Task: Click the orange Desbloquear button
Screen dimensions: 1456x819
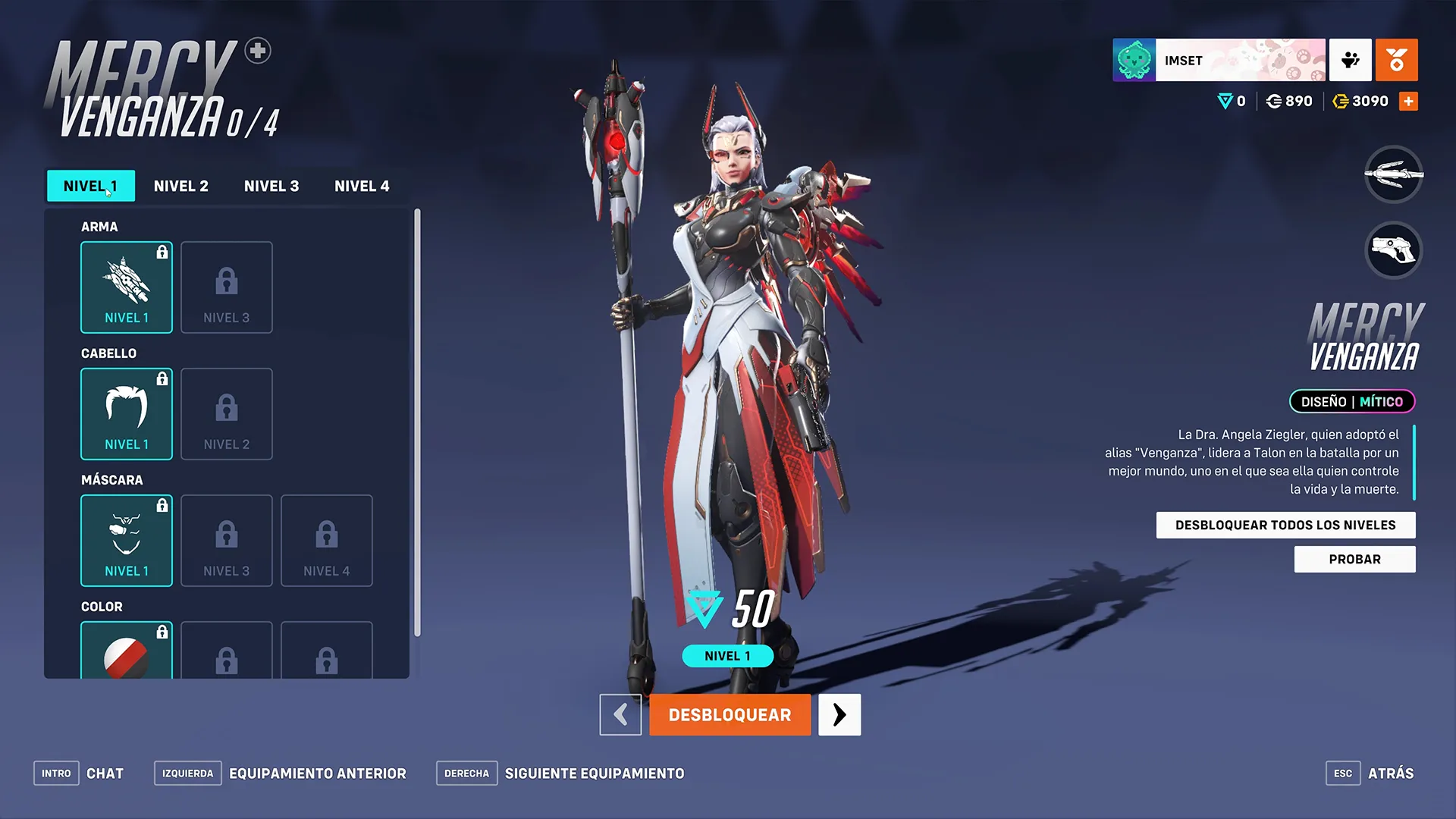Action: (x=730, y=715)
